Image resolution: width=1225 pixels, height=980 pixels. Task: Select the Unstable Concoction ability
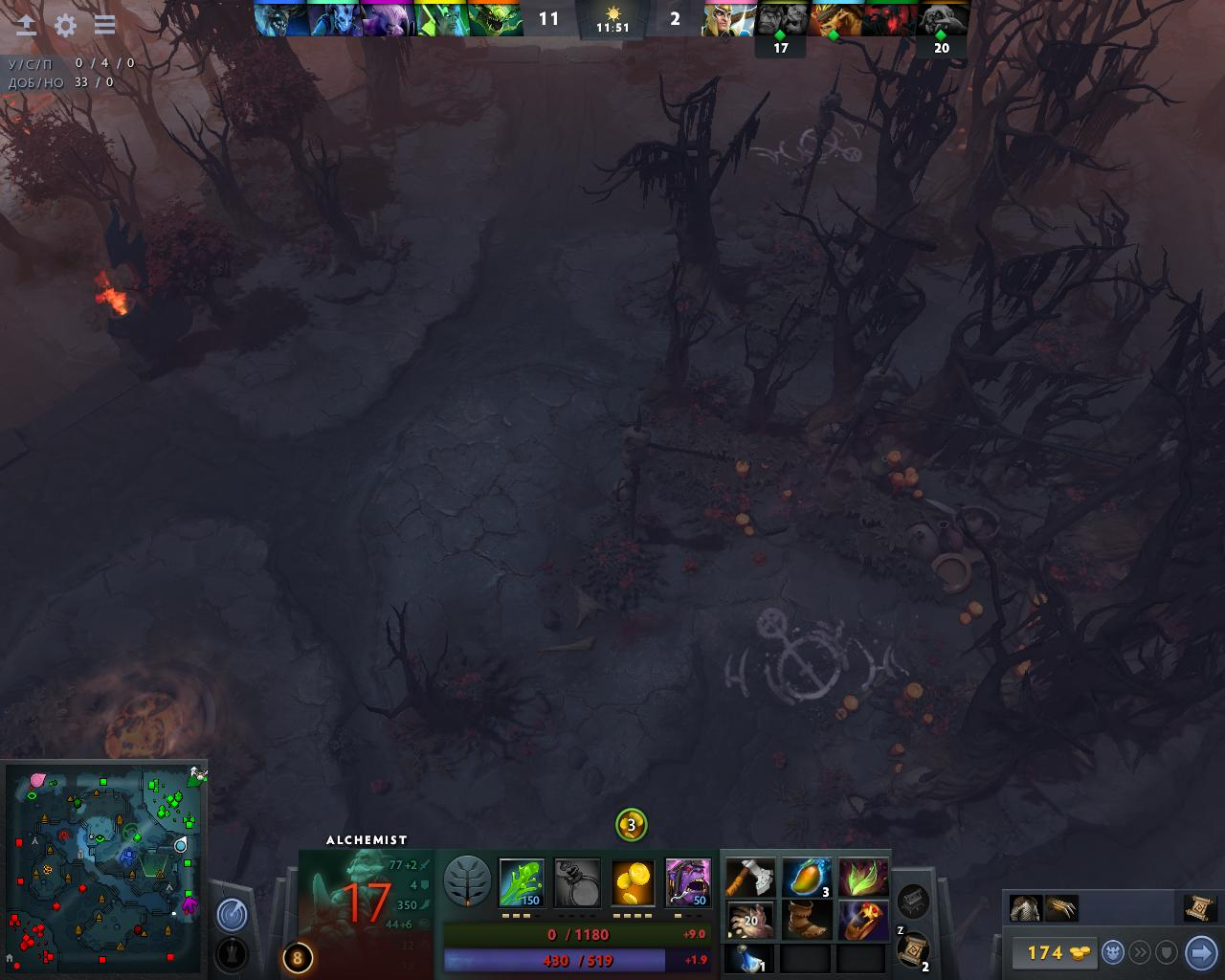pyautogui.click(x=577, y=882)
